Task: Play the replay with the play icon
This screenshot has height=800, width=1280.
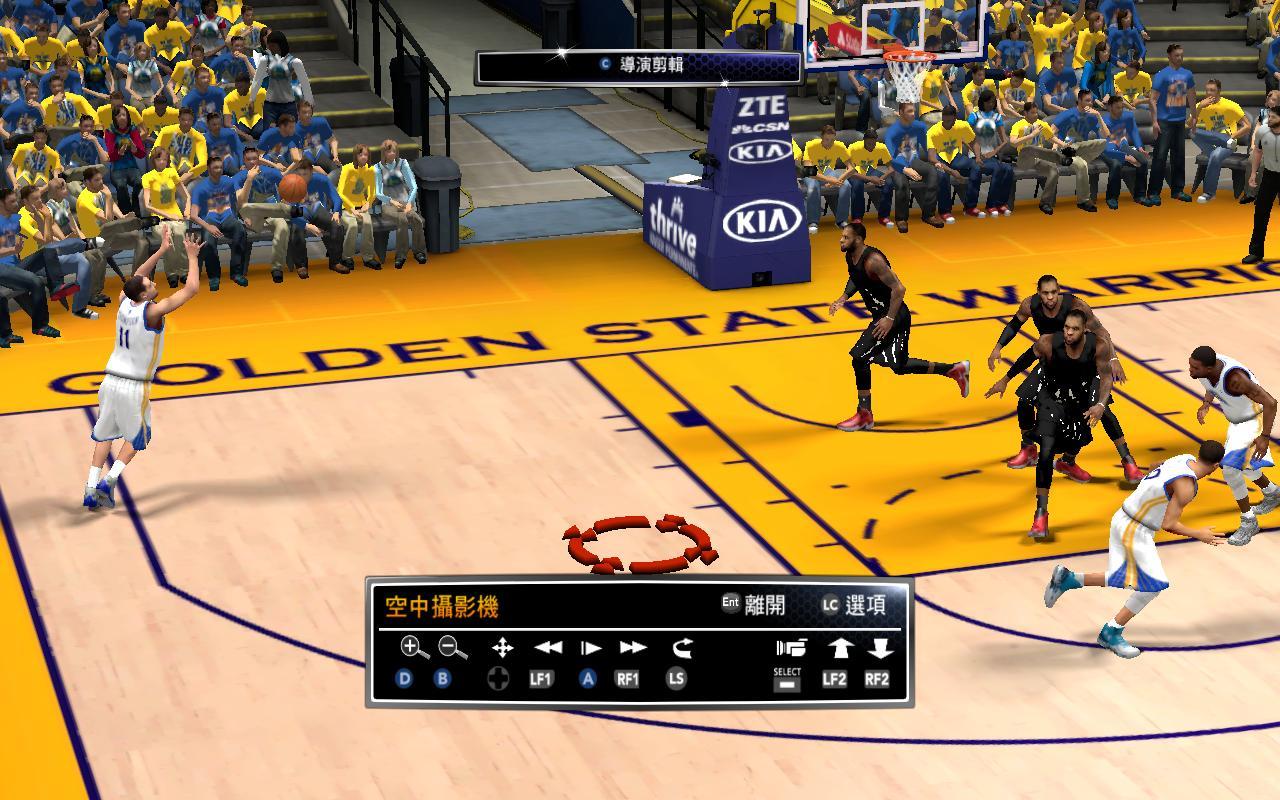Action: point(590,648)
